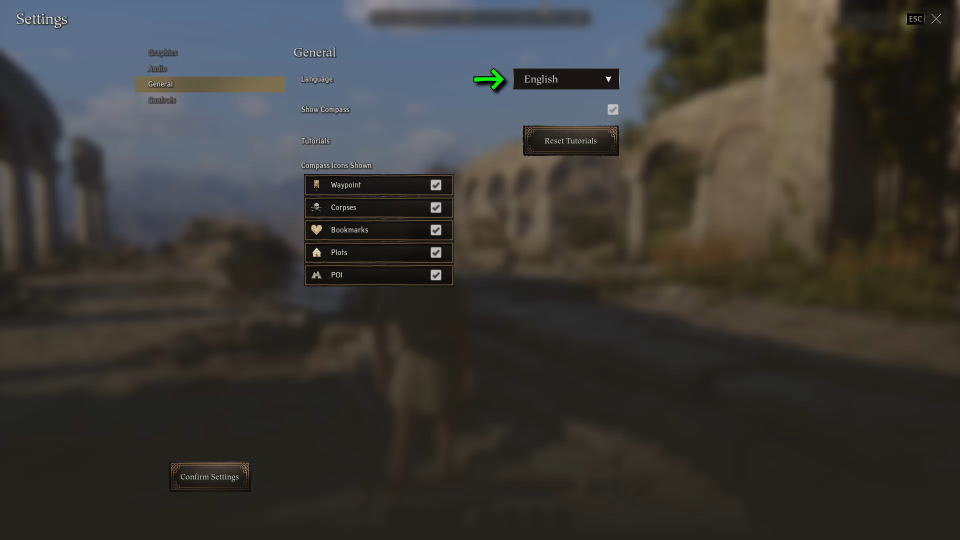Toggle the Show Compass checkbox
The height and width of the screenshot is (540, 960).
(x=612, y=109)
